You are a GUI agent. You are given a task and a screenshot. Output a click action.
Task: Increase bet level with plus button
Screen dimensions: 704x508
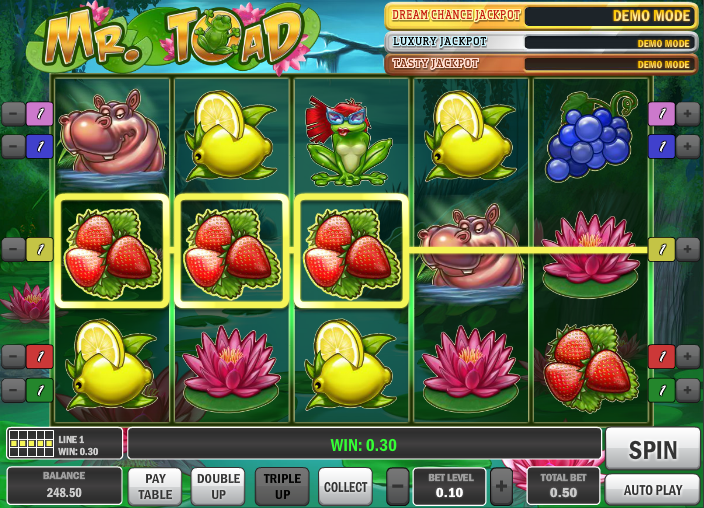coord(501,486)
